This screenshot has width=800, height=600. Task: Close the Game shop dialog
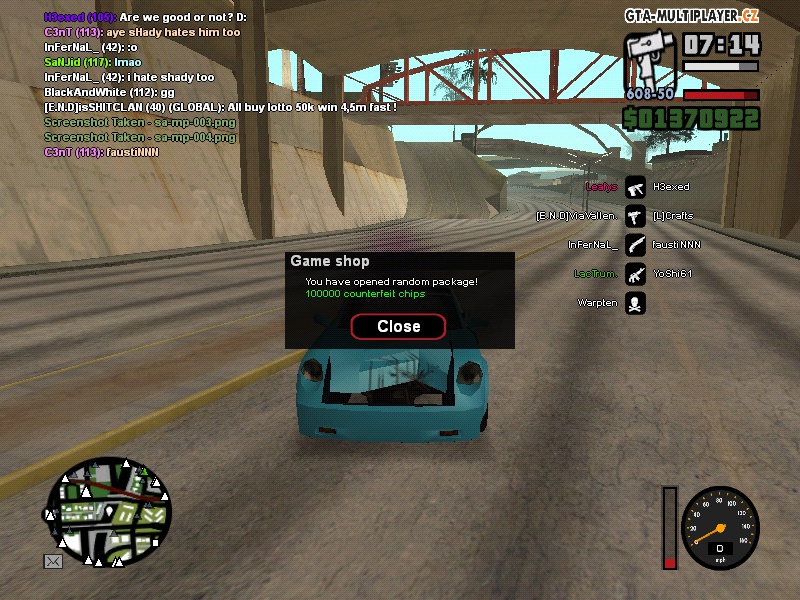coord(398,326)
